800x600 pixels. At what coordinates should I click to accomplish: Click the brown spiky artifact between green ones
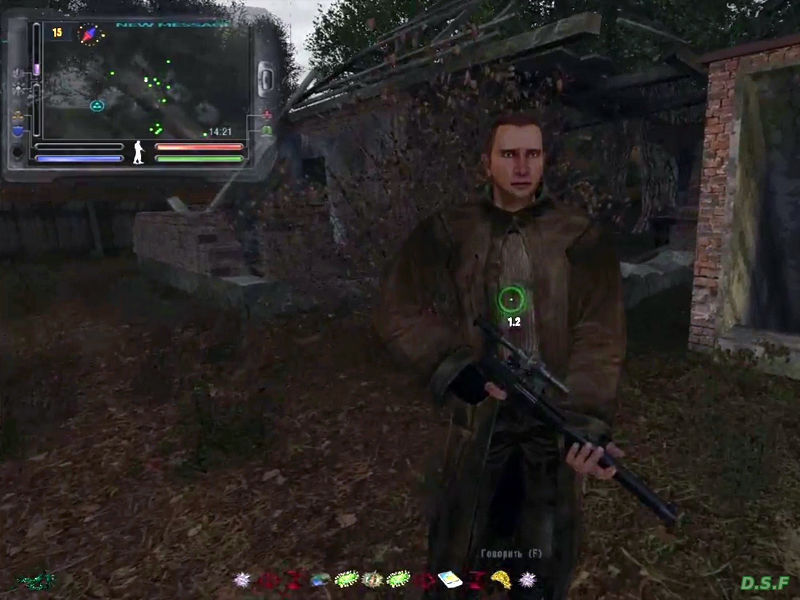click(x=373, y=579)
